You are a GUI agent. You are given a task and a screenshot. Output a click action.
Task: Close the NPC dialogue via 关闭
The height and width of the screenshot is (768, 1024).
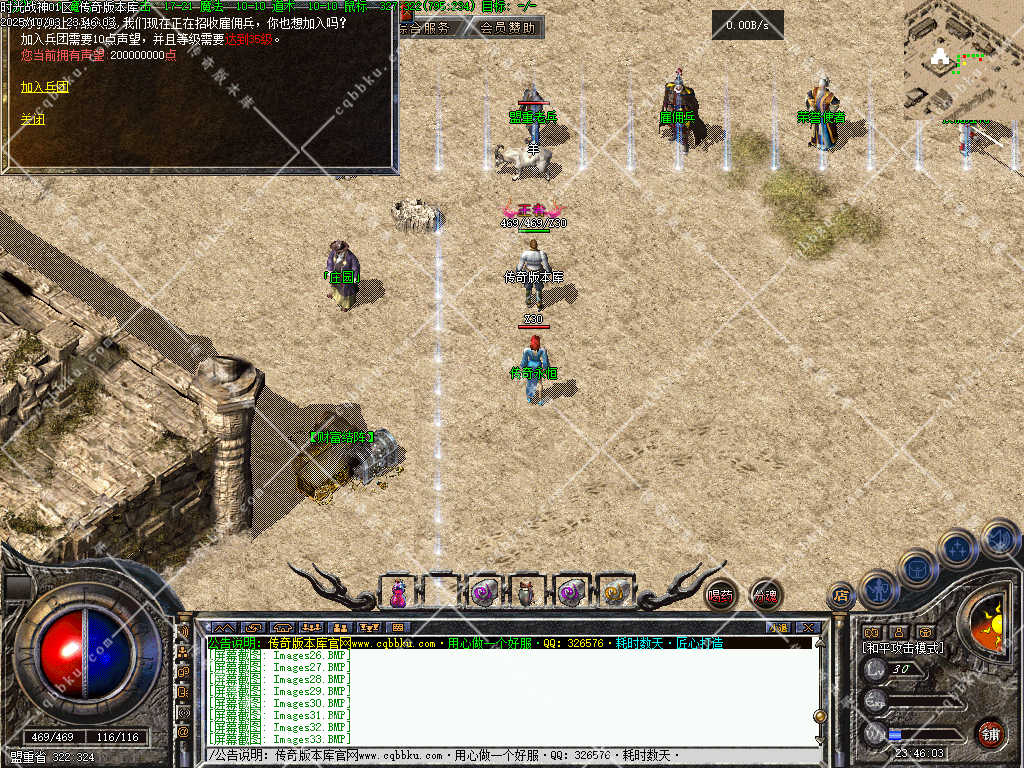33,119
